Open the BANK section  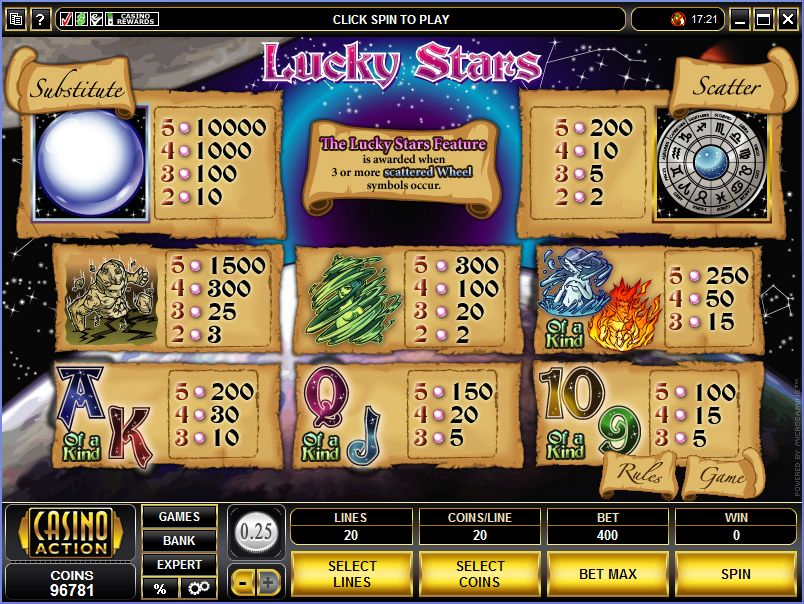click(179, 540)
